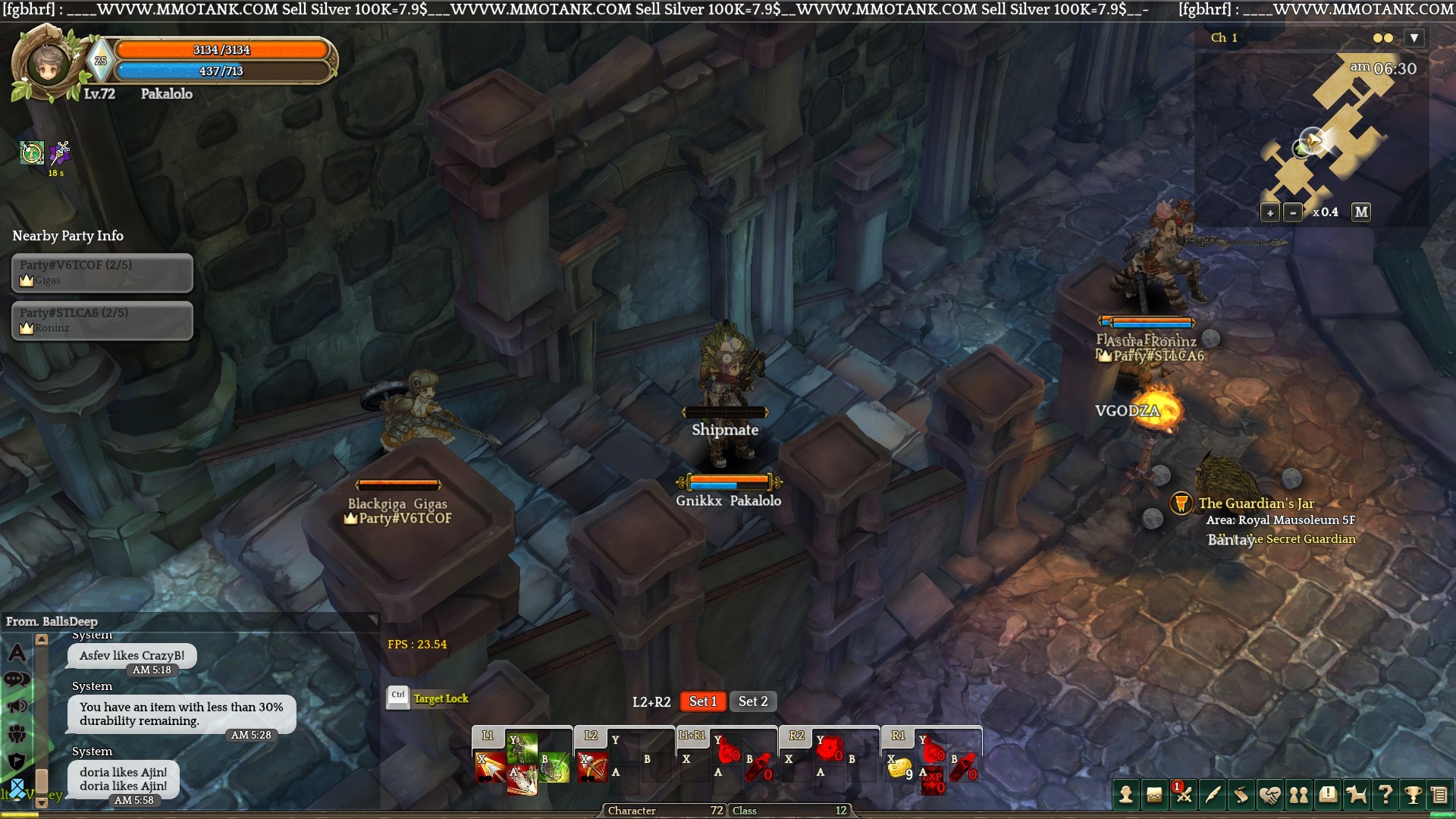Open the companion pet menu icon
Screen dimensions: 1456x819
click(x=1356, y=795)
